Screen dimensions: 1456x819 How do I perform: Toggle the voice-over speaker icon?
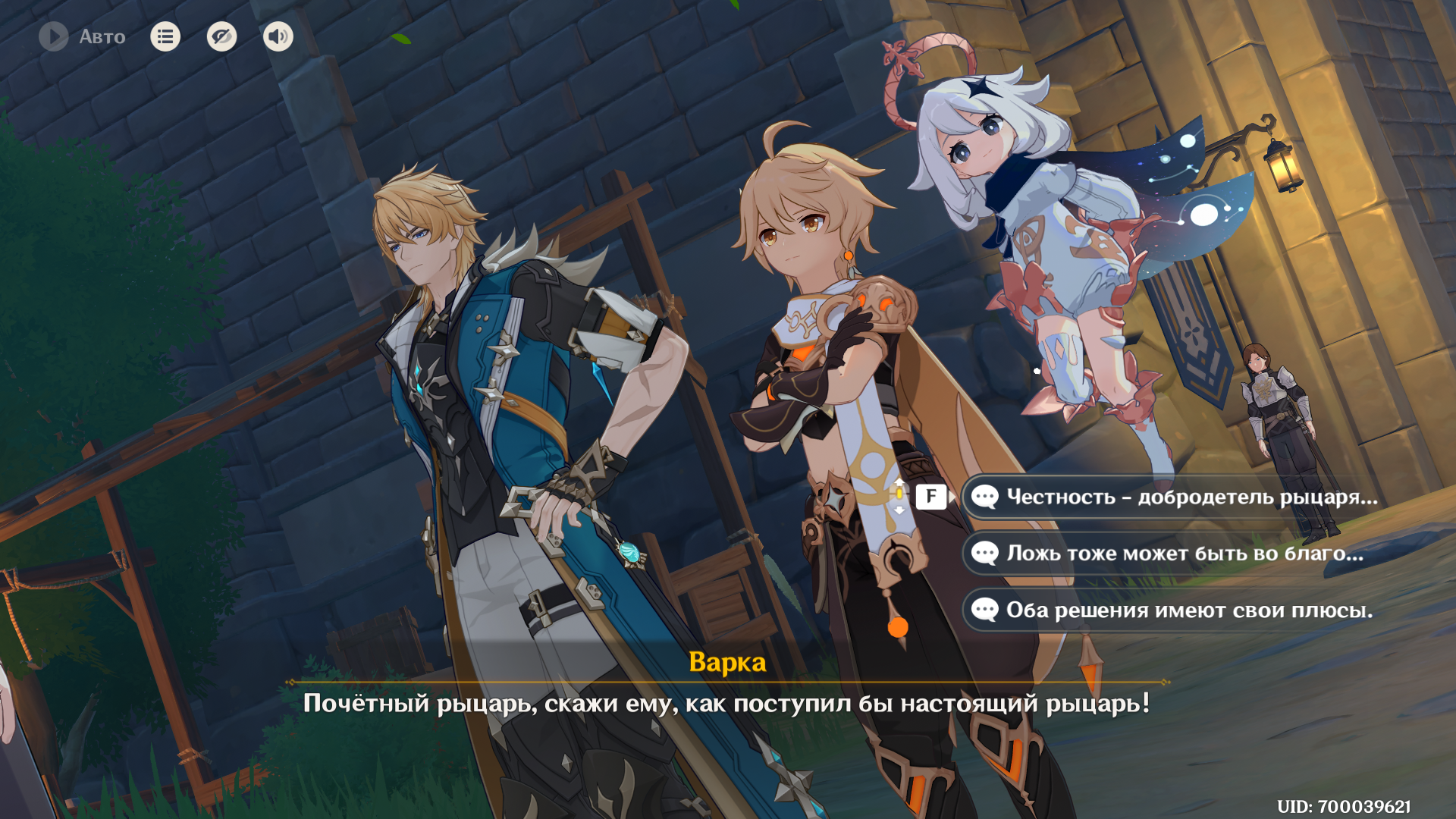[278, 36]
